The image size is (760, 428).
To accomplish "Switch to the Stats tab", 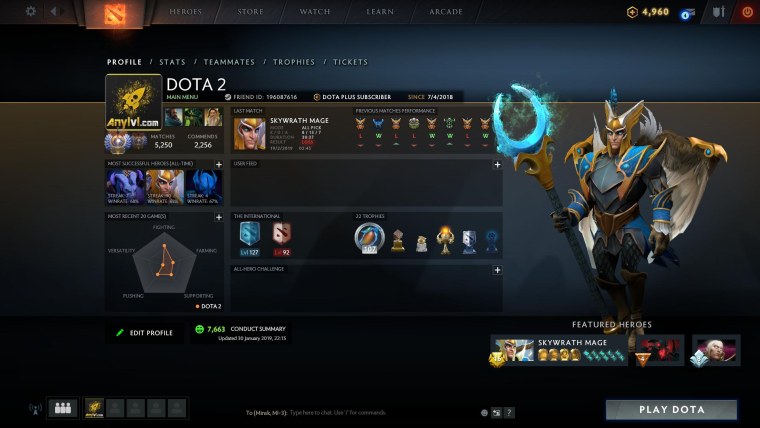I will coord(172,62).
